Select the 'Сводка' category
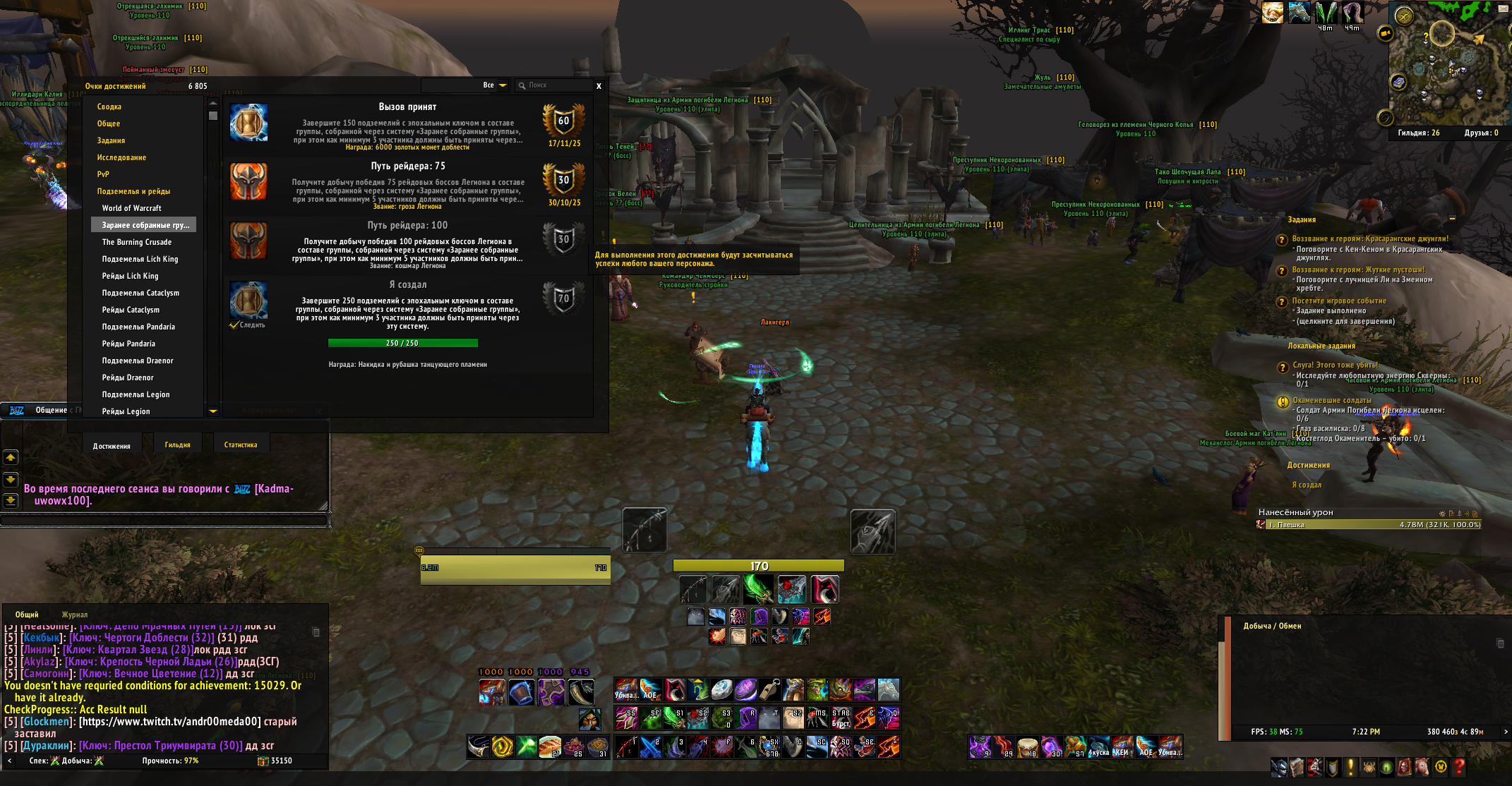The width and height of the screenshot is (1512, 786). 109,107
